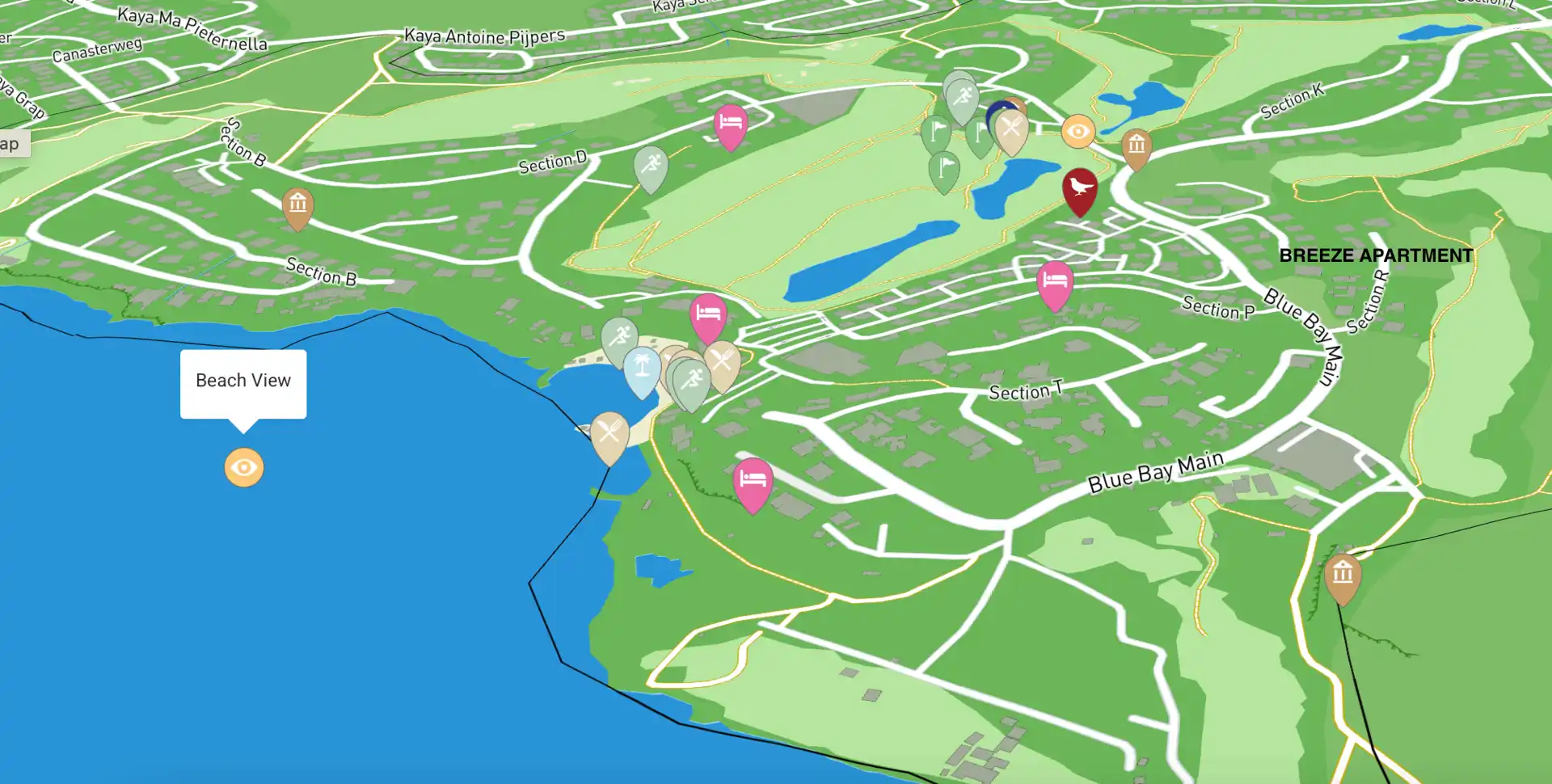Viewport: 1552px width, 784px height.
Task: Choose the pink bed marker above Section D
Action: click(x=731, y=124)
